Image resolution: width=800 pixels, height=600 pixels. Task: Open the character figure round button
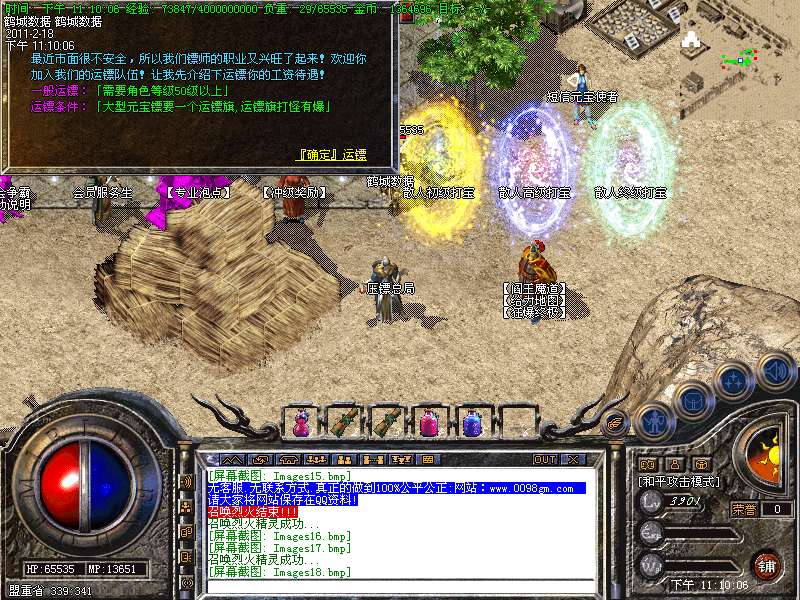pos(653,422)
